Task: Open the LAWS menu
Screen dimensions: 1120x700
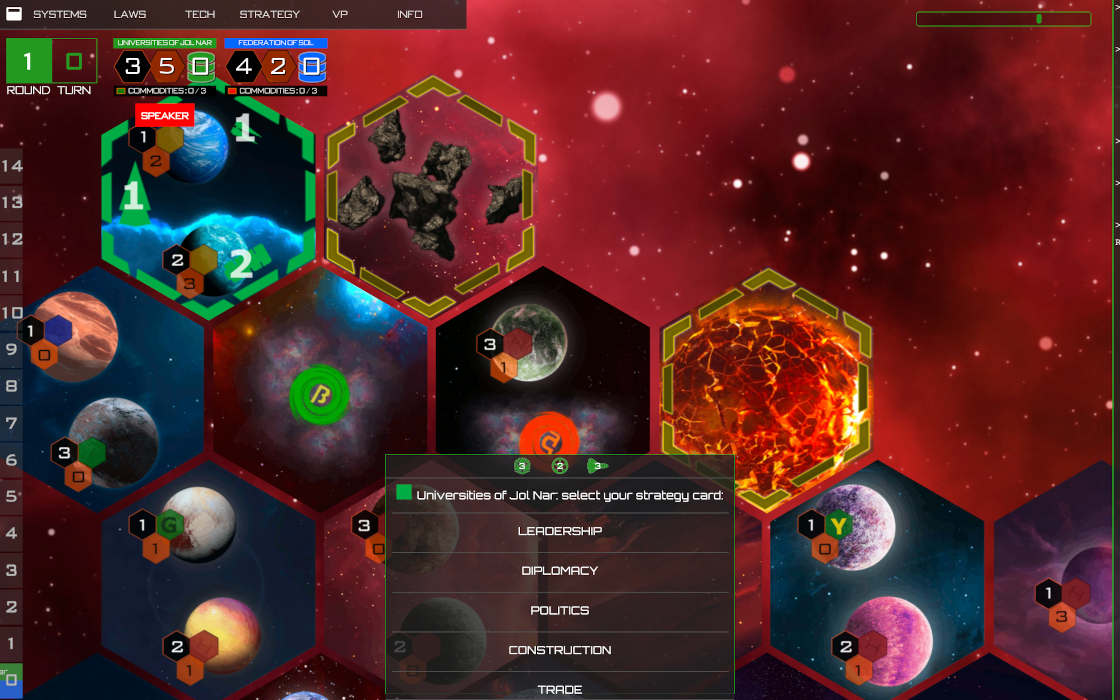Action: pos(129,14)
